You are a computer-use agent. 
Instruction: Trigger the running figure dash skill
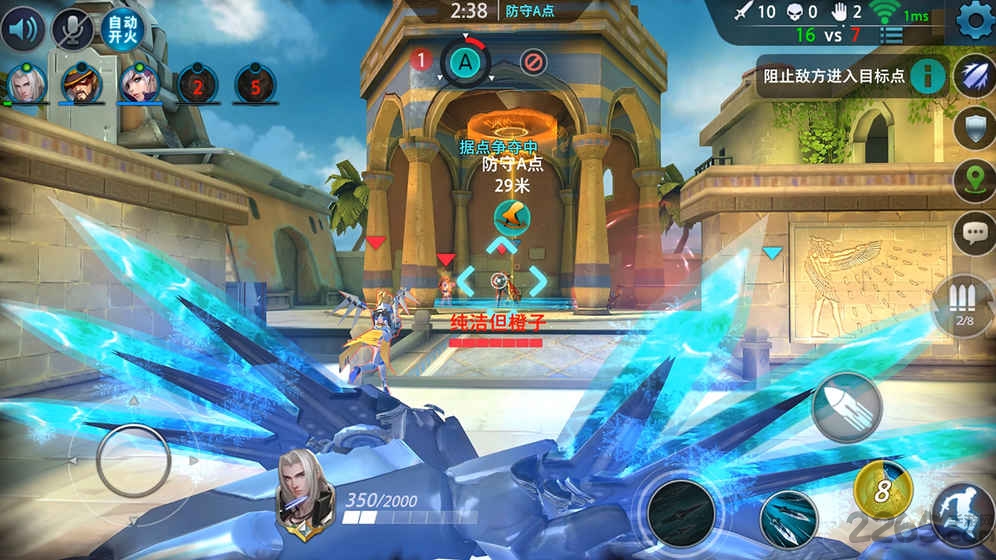962,514
